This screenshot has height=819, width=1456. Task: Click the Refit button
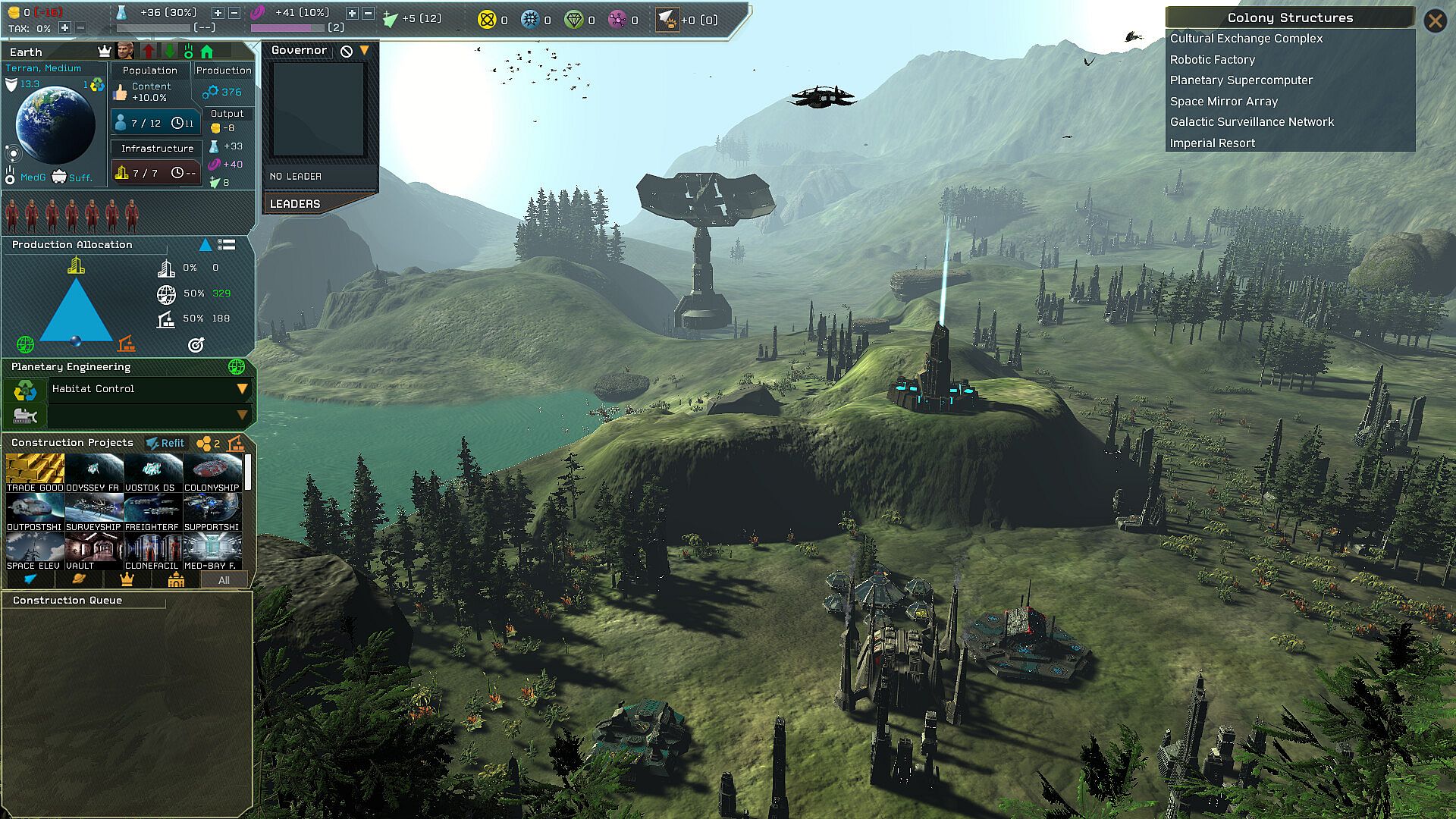point(165,444)
